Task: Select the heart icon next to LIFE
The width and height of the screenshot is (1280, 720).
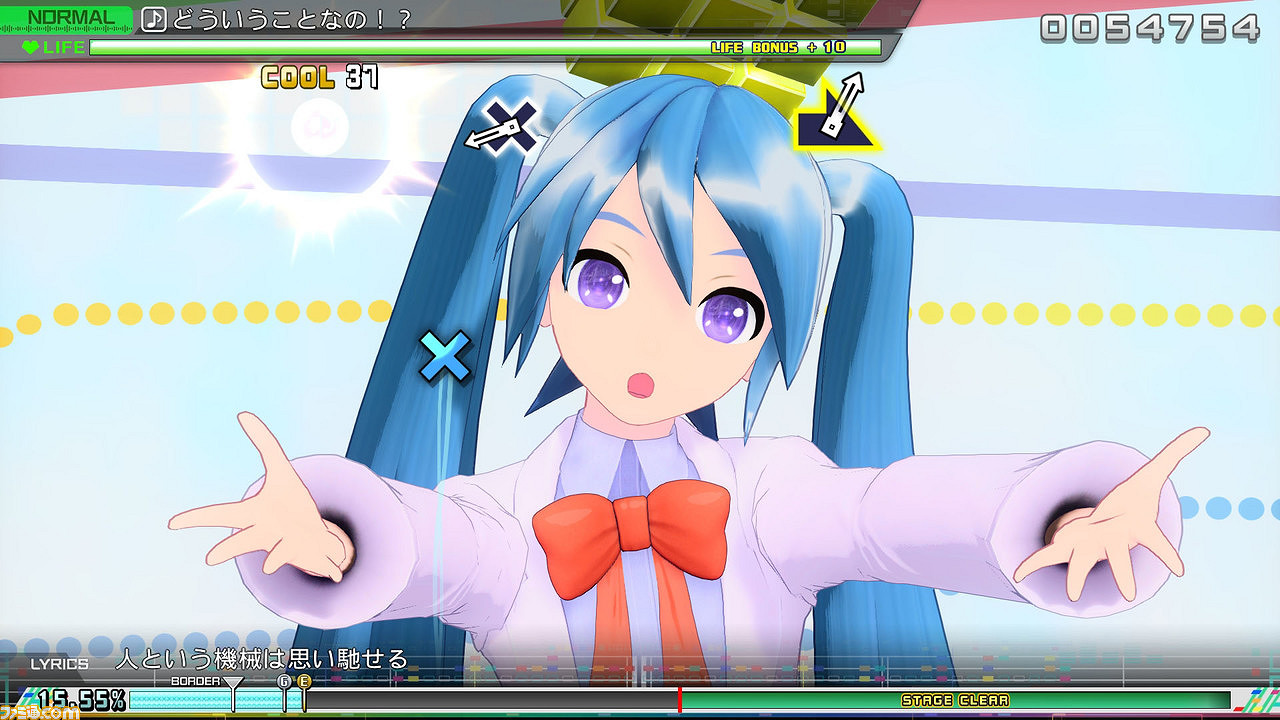Action: click(32, 47)
